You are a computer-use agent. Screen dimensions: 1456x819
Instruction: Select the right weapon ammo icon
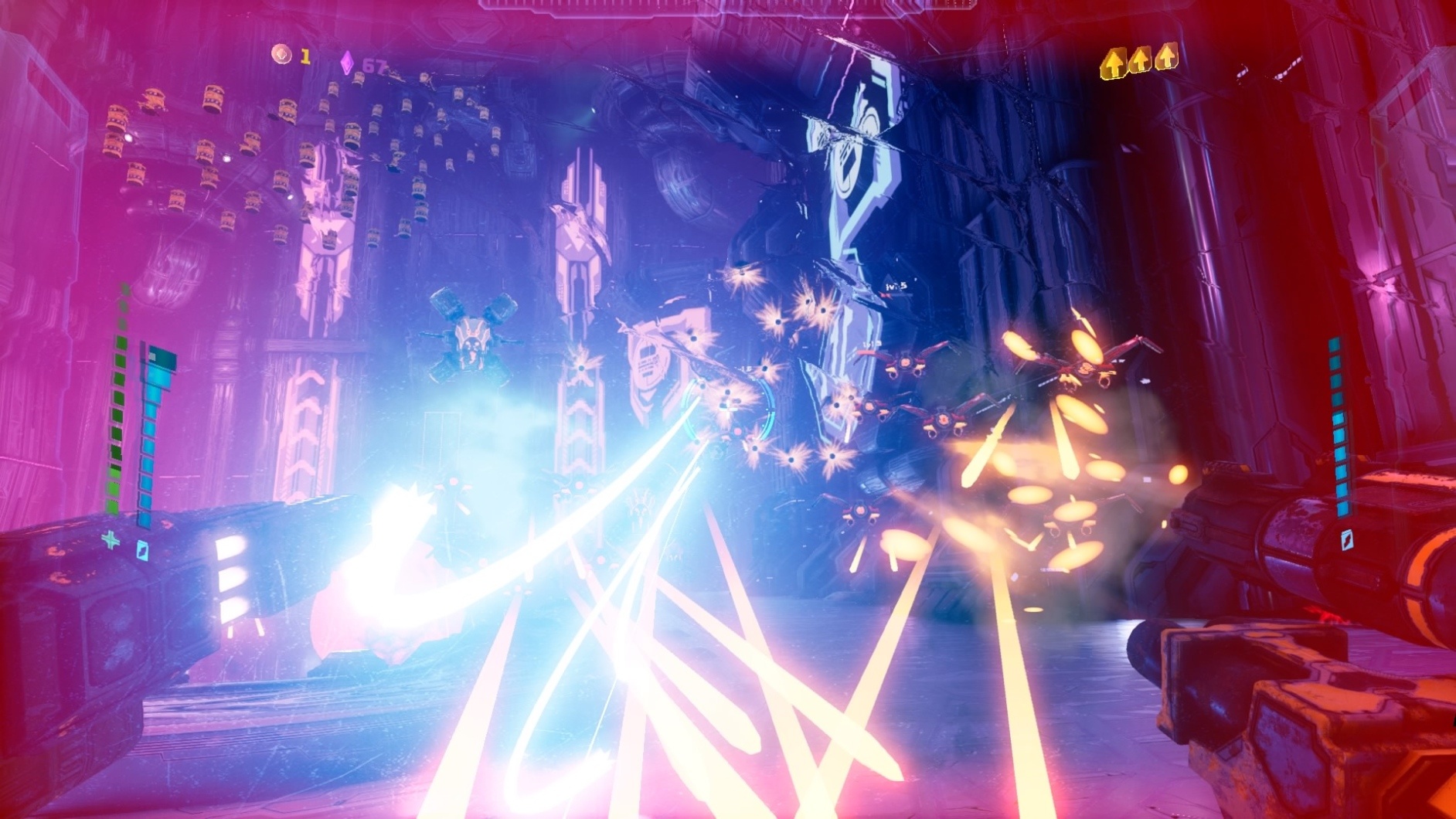pyautogui.click(x=1345, y=539)
